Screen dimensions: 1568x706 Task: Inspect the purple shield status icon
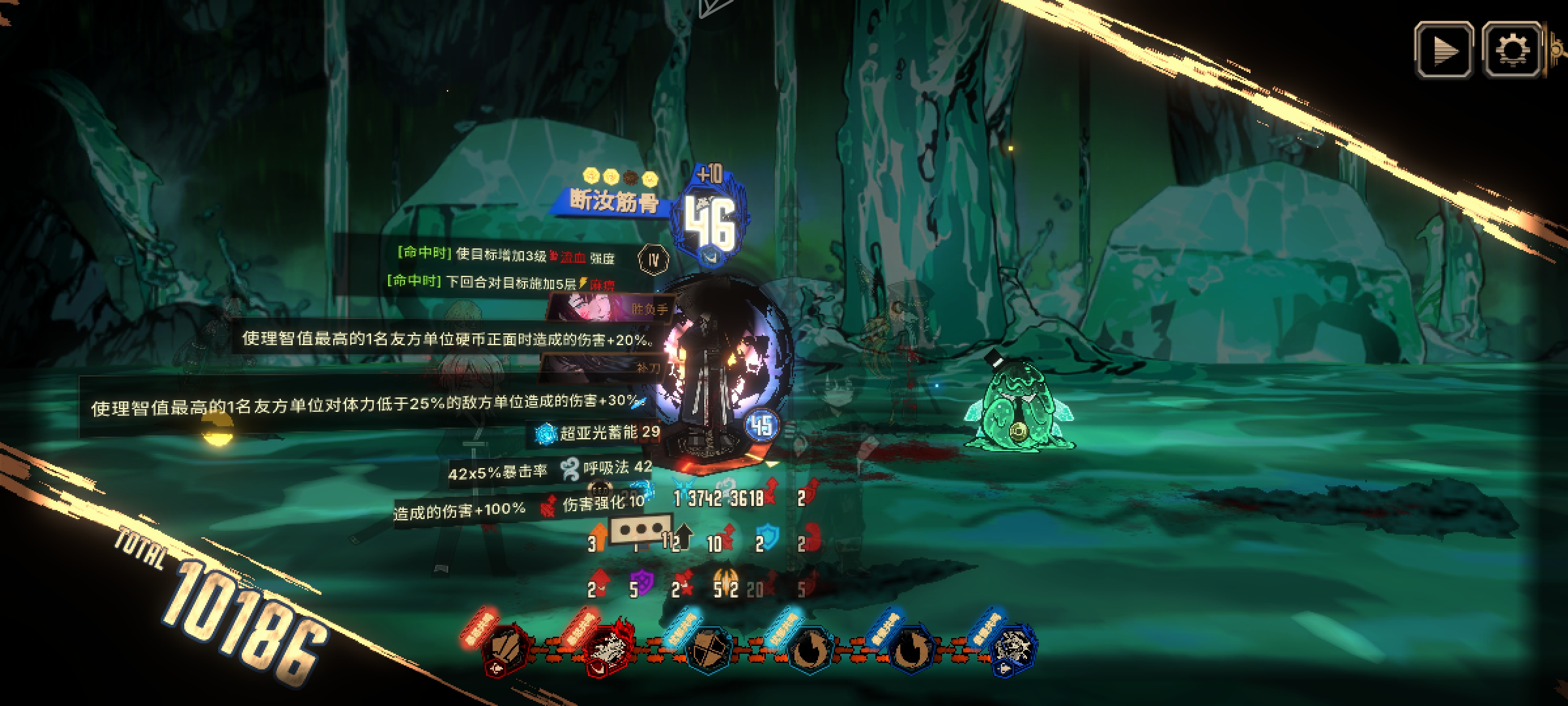point(642,582)
